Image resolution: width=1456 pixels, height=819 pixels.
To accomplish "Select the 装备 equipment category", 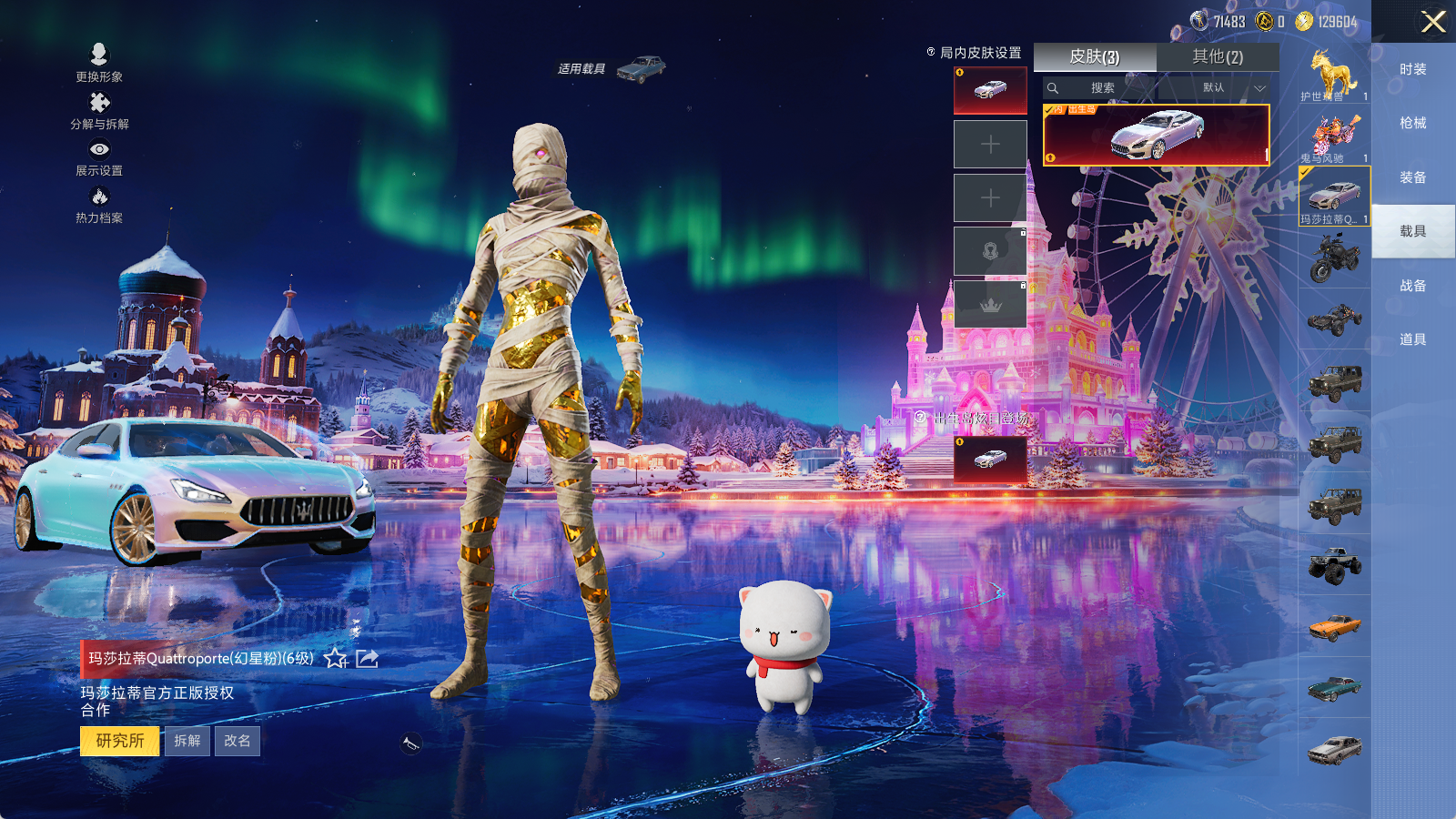I will click(1412, 177).
